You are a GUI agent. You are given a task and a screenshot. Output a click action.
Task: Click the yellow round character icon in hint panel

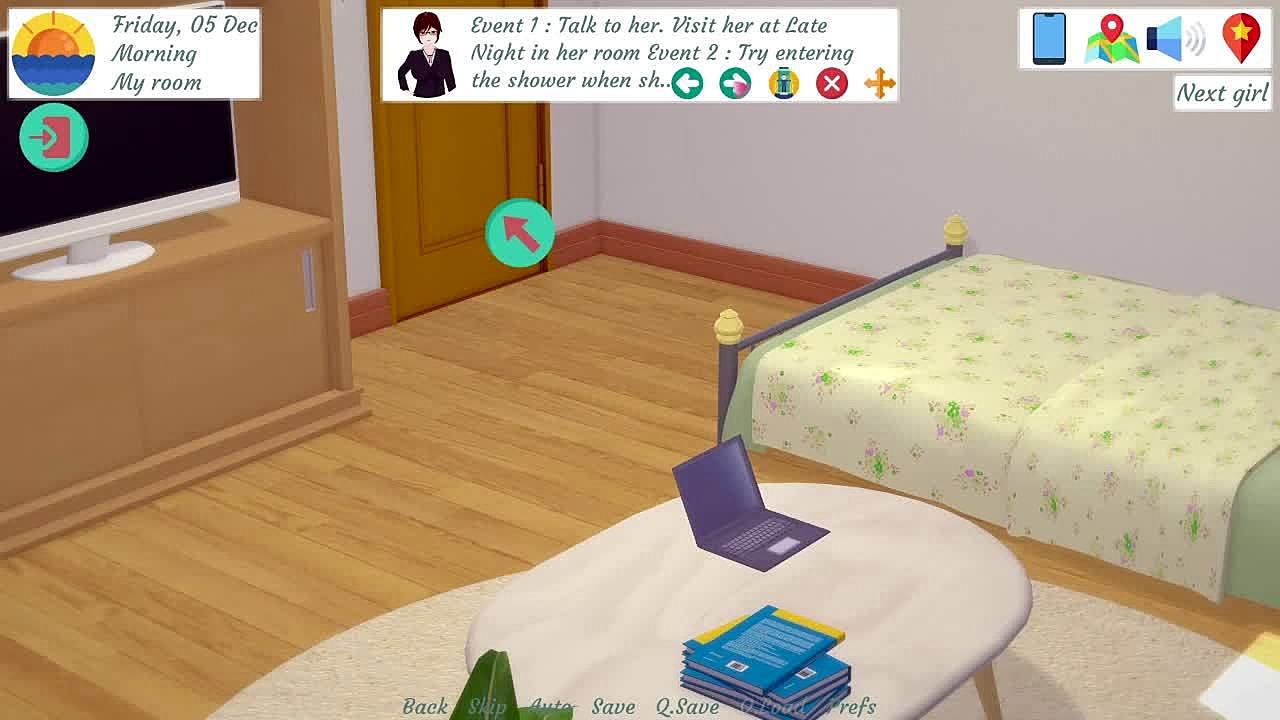click(x=783, y=84)
